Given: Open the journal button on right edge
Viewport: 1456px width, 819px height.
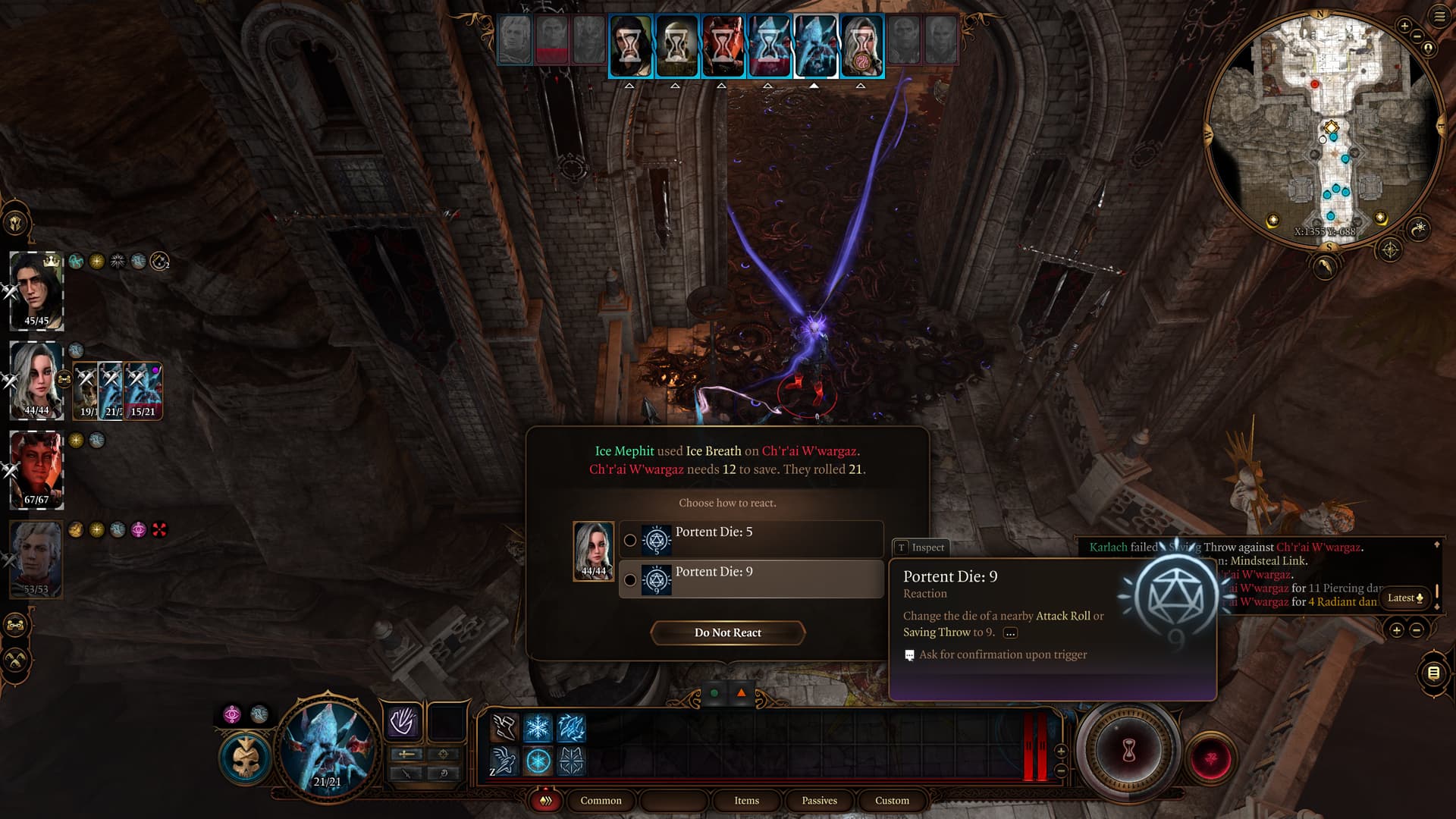Looking at the screenshot, I should pos(1432,673).
